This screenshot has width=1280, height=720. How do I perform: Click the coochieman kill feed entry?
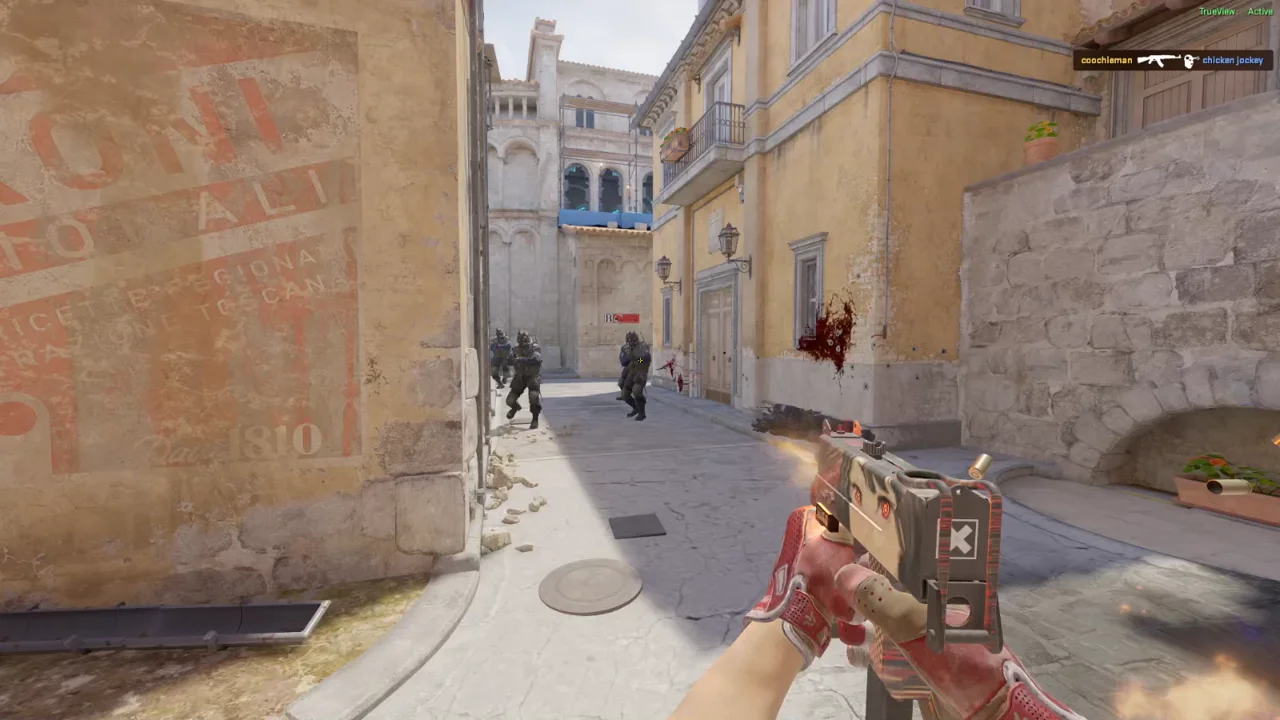tap(1172, 60)
